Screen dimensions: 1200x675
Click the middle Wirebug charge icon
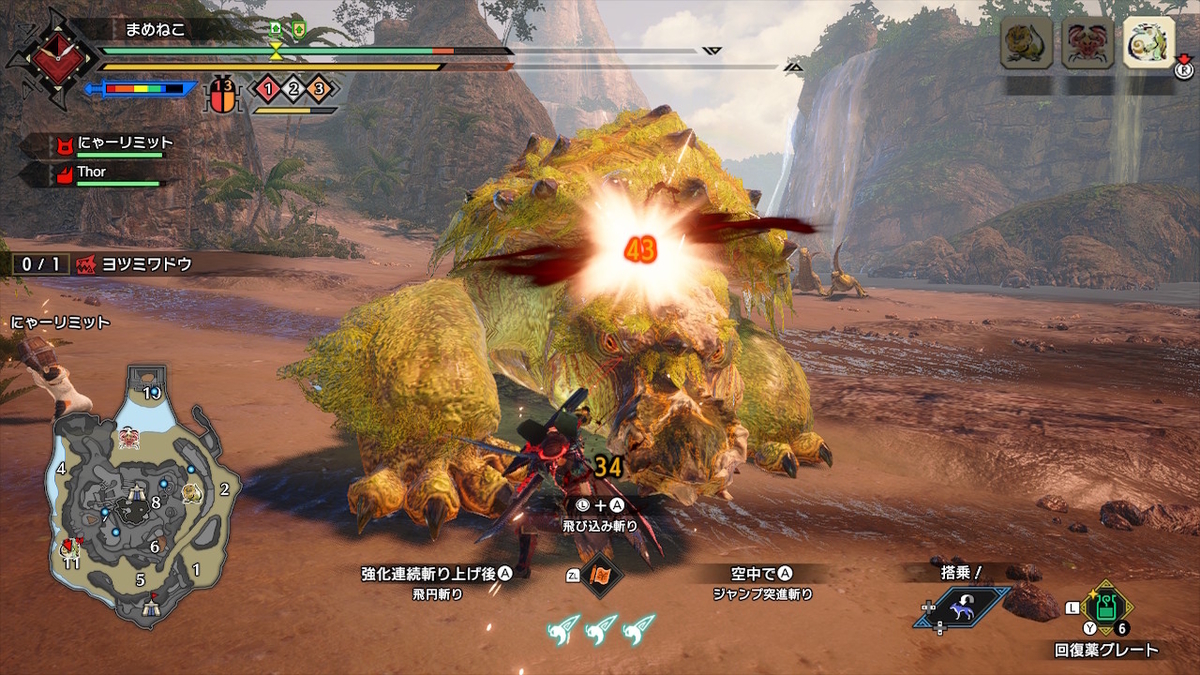pyautogui.click(x=601, y=627)
